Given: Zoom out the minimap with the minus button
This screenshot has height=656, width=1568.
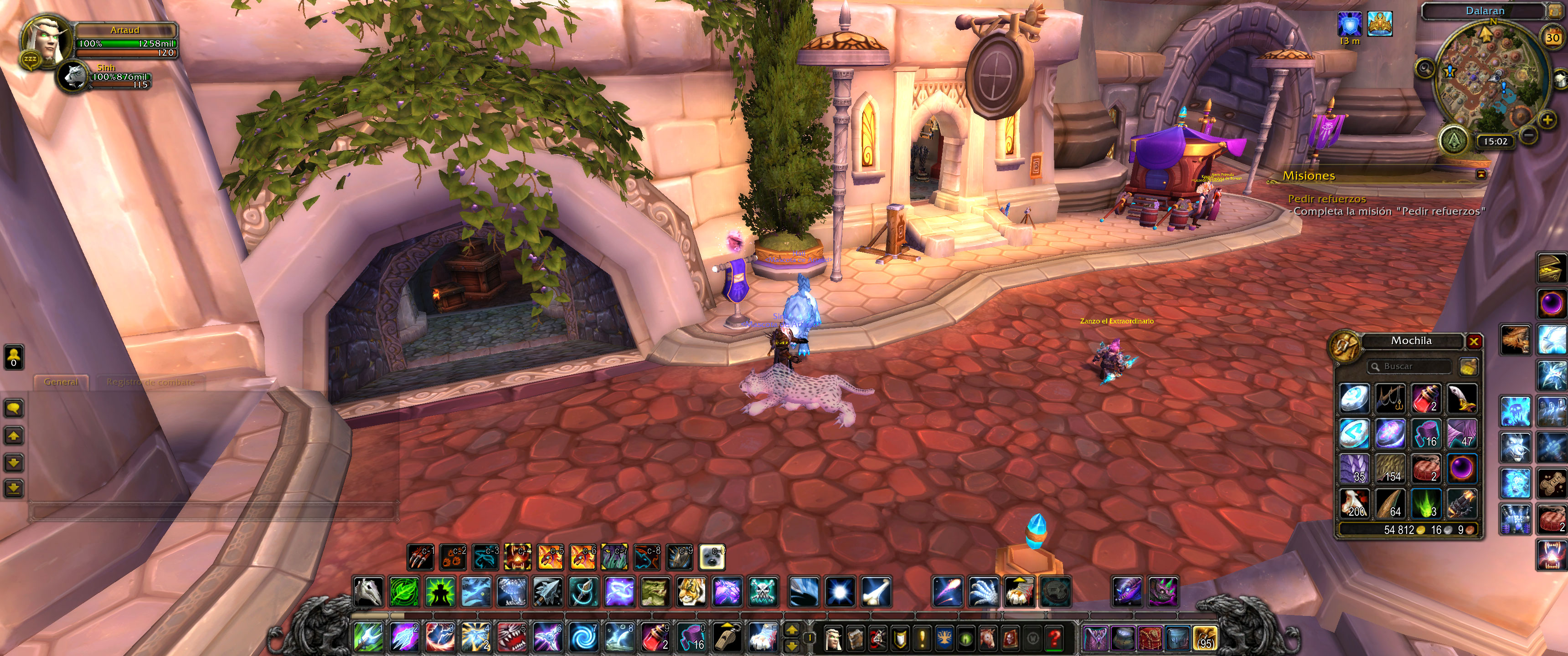Looking at the screenshot, I should [1528, 134].
